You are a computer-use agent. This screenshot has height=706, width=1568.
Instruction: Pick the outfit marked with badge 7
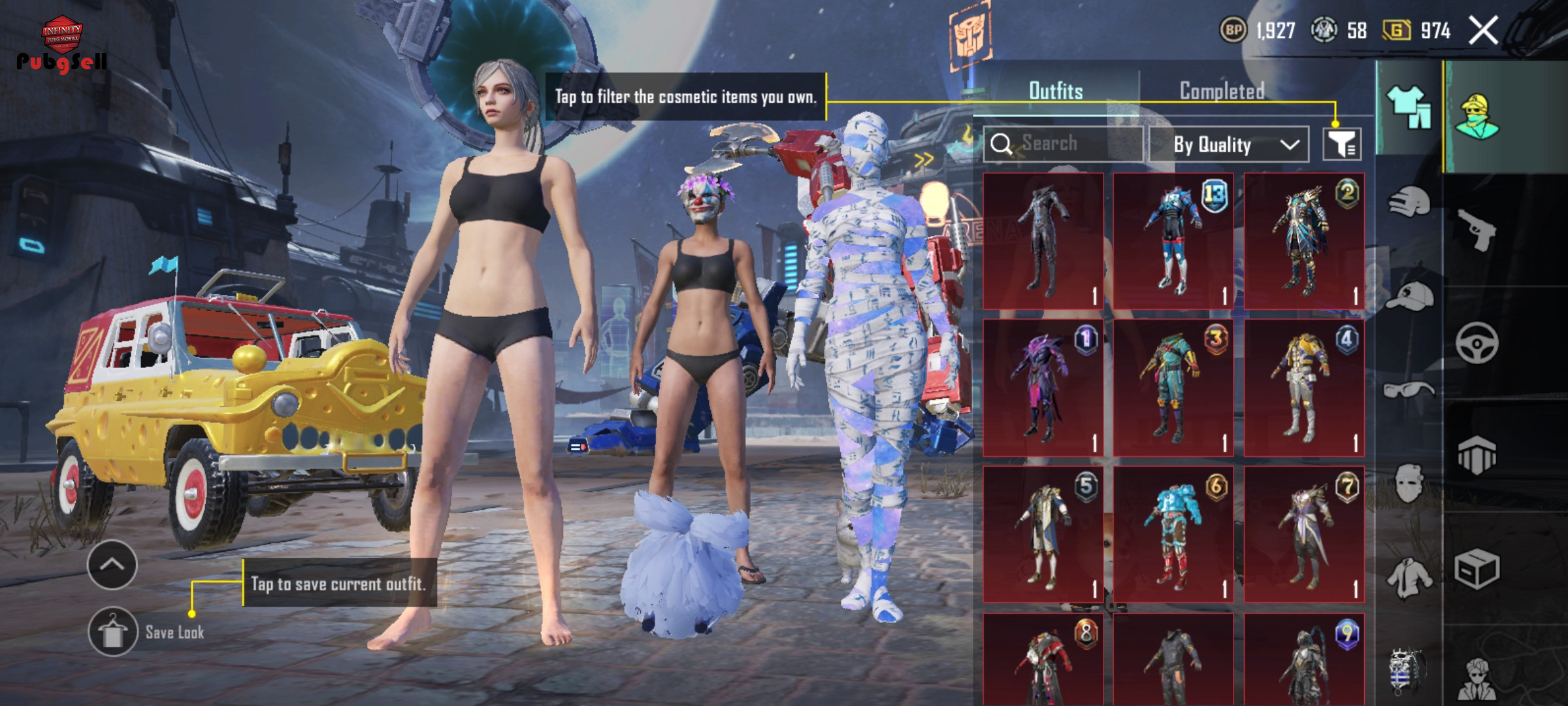click(1304, 534)
